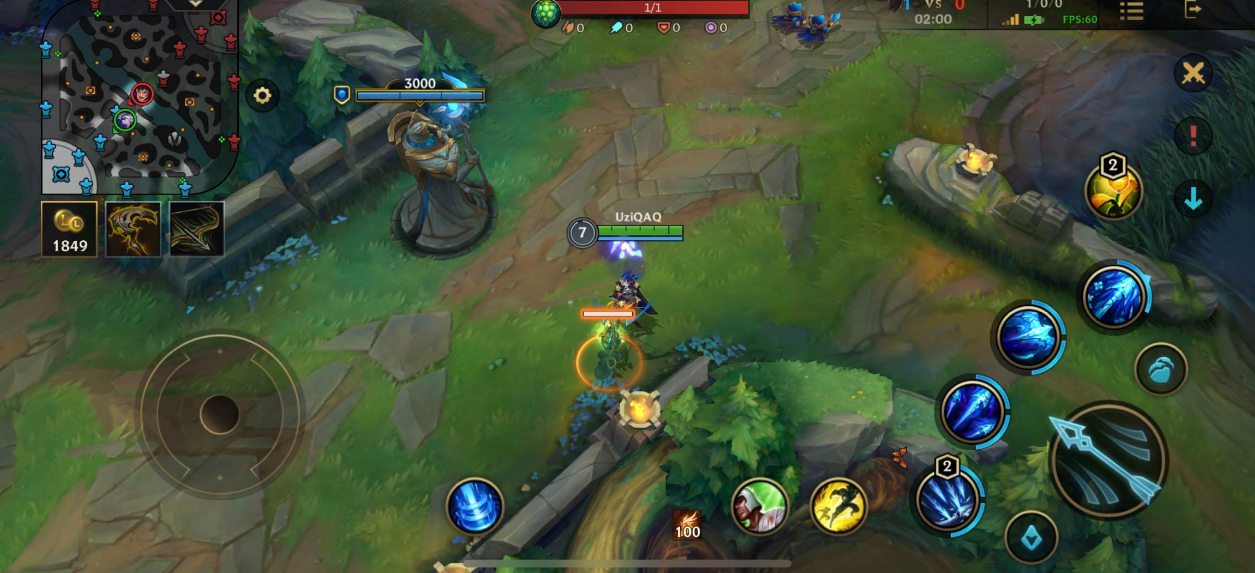Image resolution: width=1255 pixels, height=573 pixels.
Task: Open the shop via the gold coins button
Action: [69, 229]
